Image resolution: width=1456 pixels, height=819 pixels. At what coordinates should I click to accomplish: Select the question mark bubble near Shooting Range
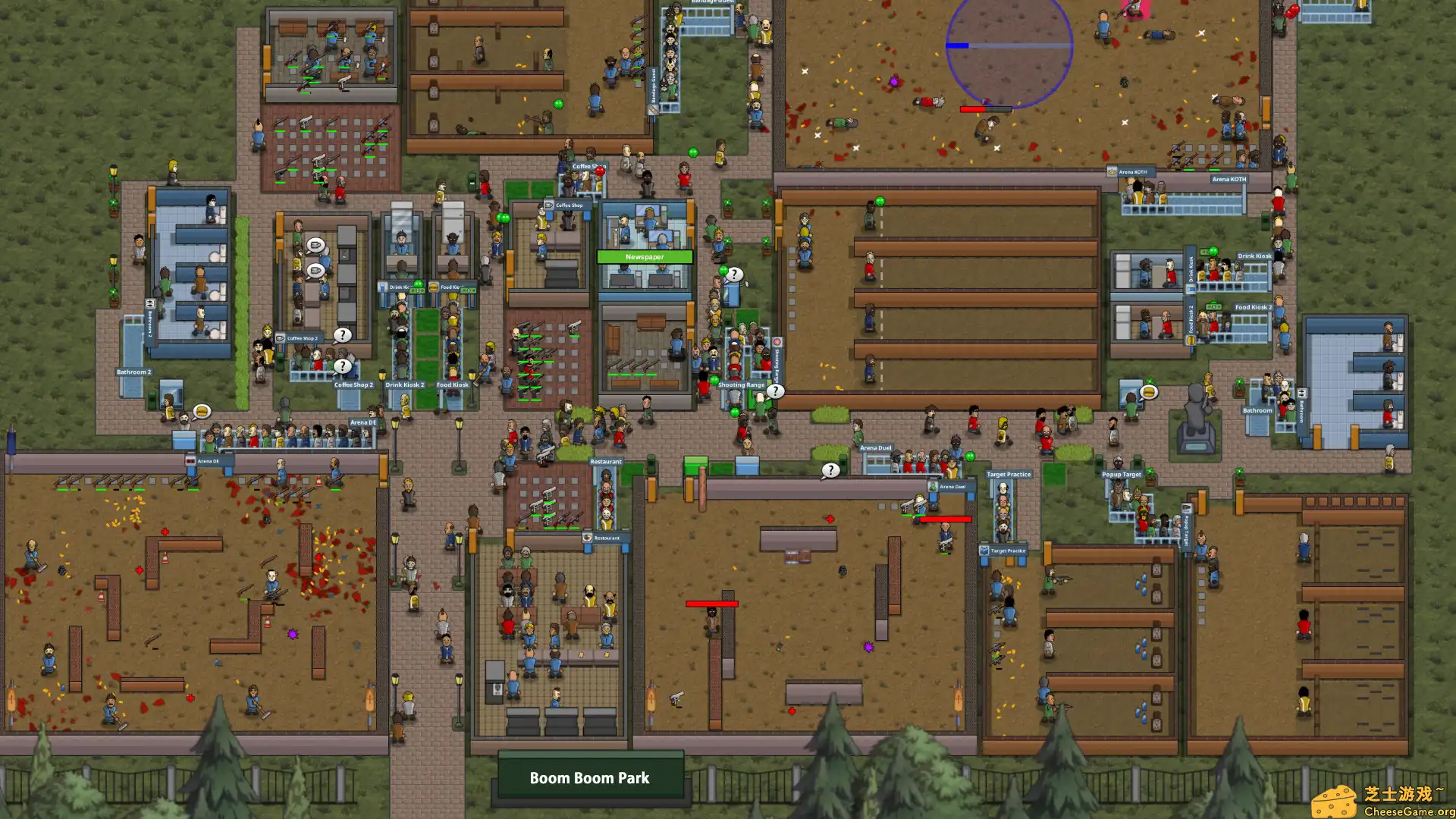click(775, 391)
